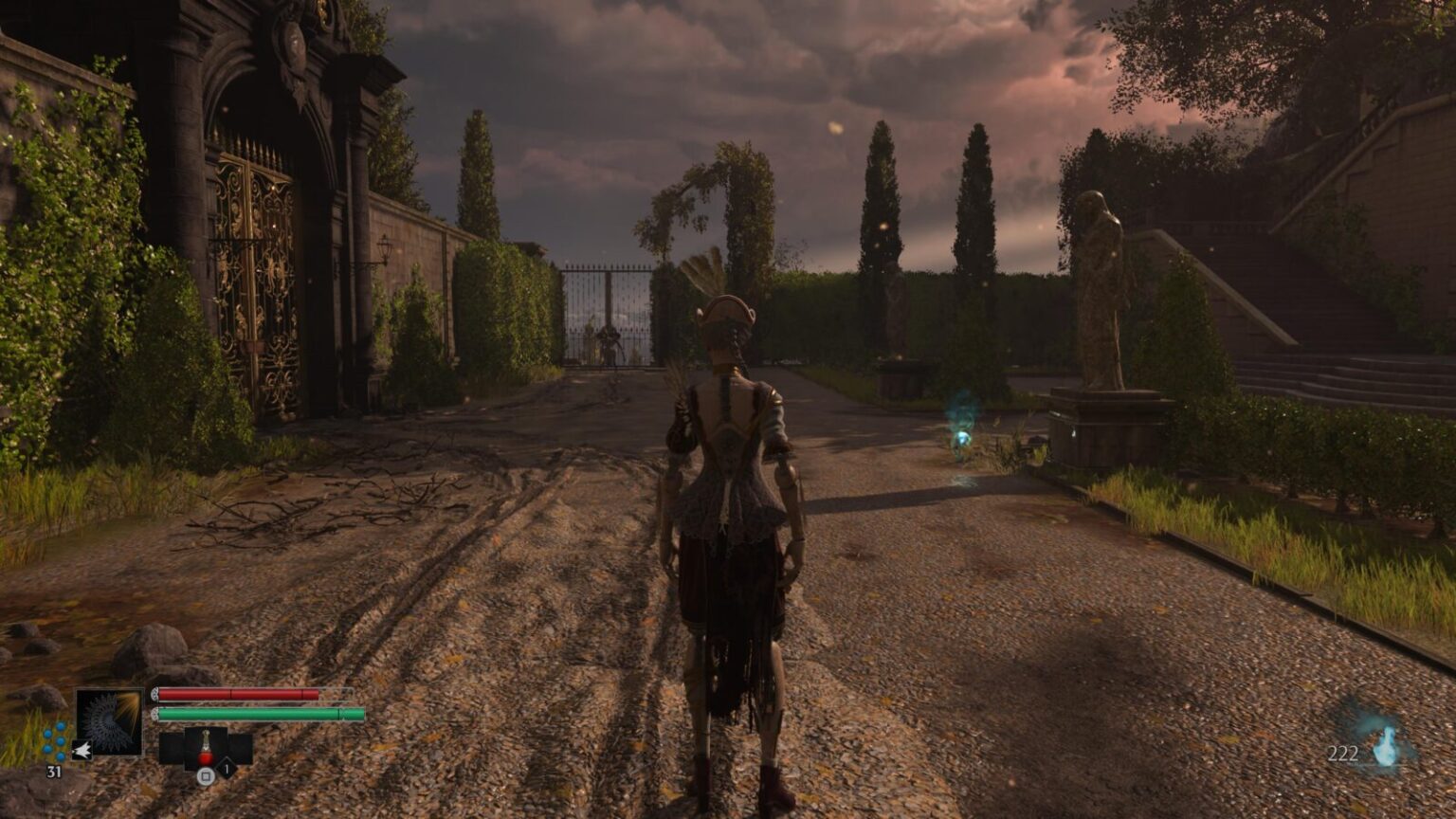This screenshot has height=819, width=1456.
Task: Click the ammo counter showing 31
Action: point(53,770)
